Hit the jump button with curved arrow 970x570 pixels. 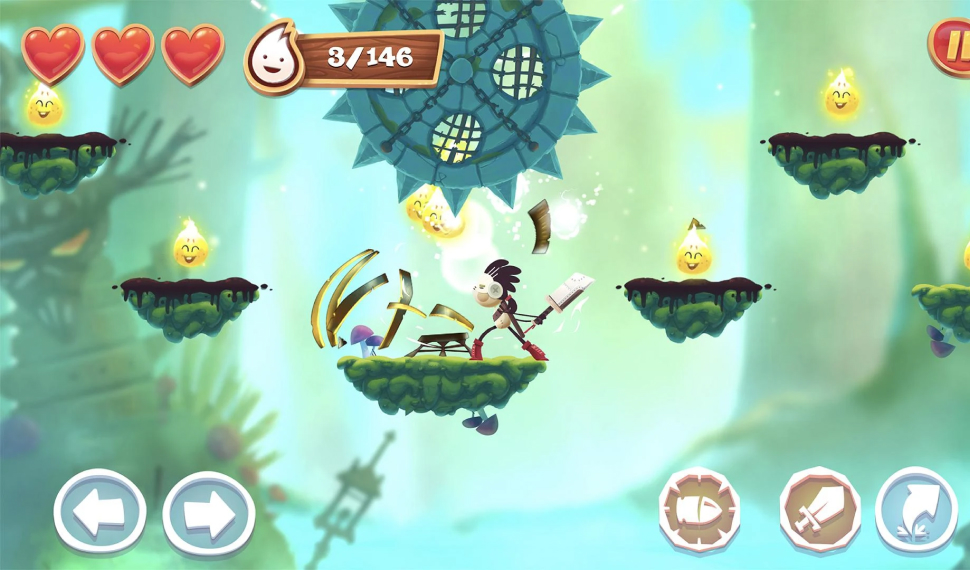pyautogui.click(x=916, y=510)
